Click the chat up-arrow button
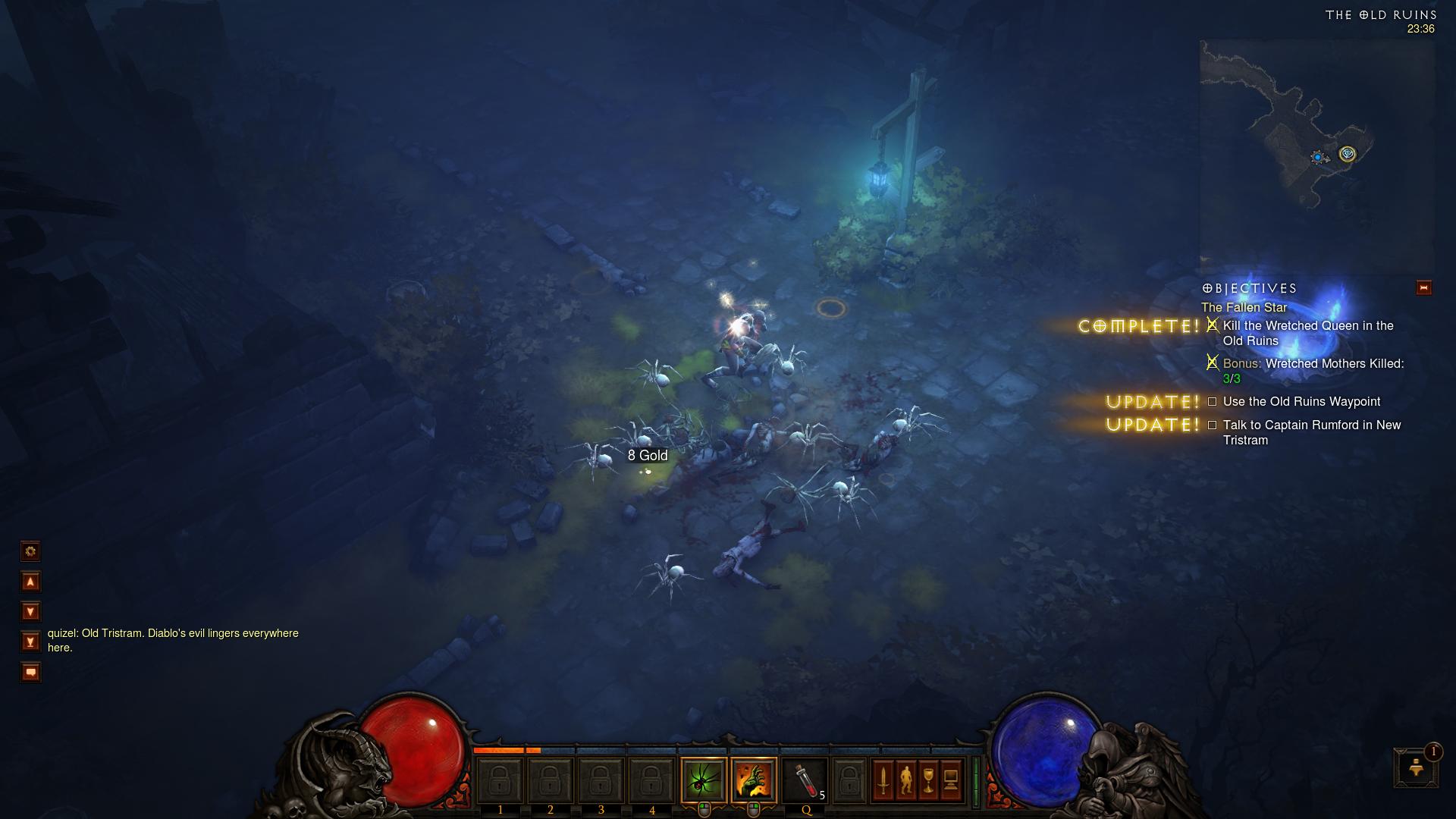The height and width of the screenshot is (819, 1456). click(x=30, y=582)
